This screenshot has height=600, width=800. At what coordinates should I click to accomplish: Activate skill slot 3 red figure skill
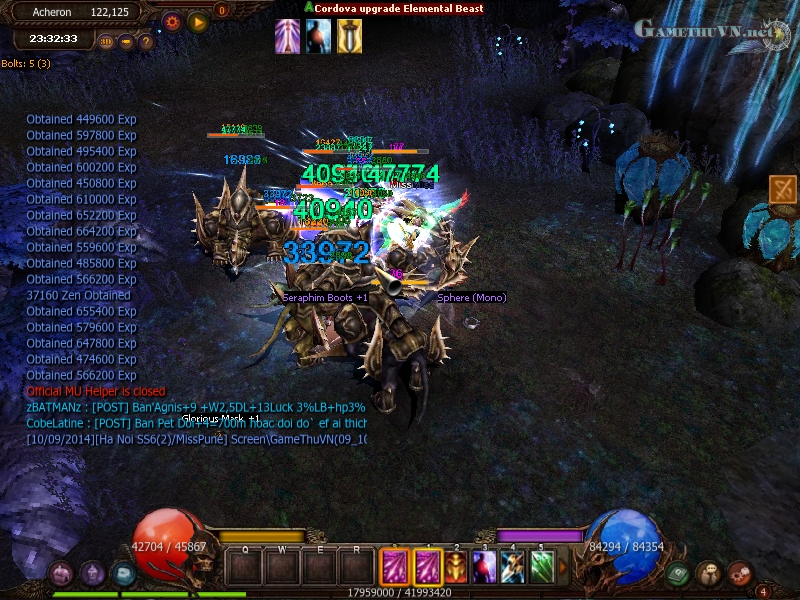(485, 567)
